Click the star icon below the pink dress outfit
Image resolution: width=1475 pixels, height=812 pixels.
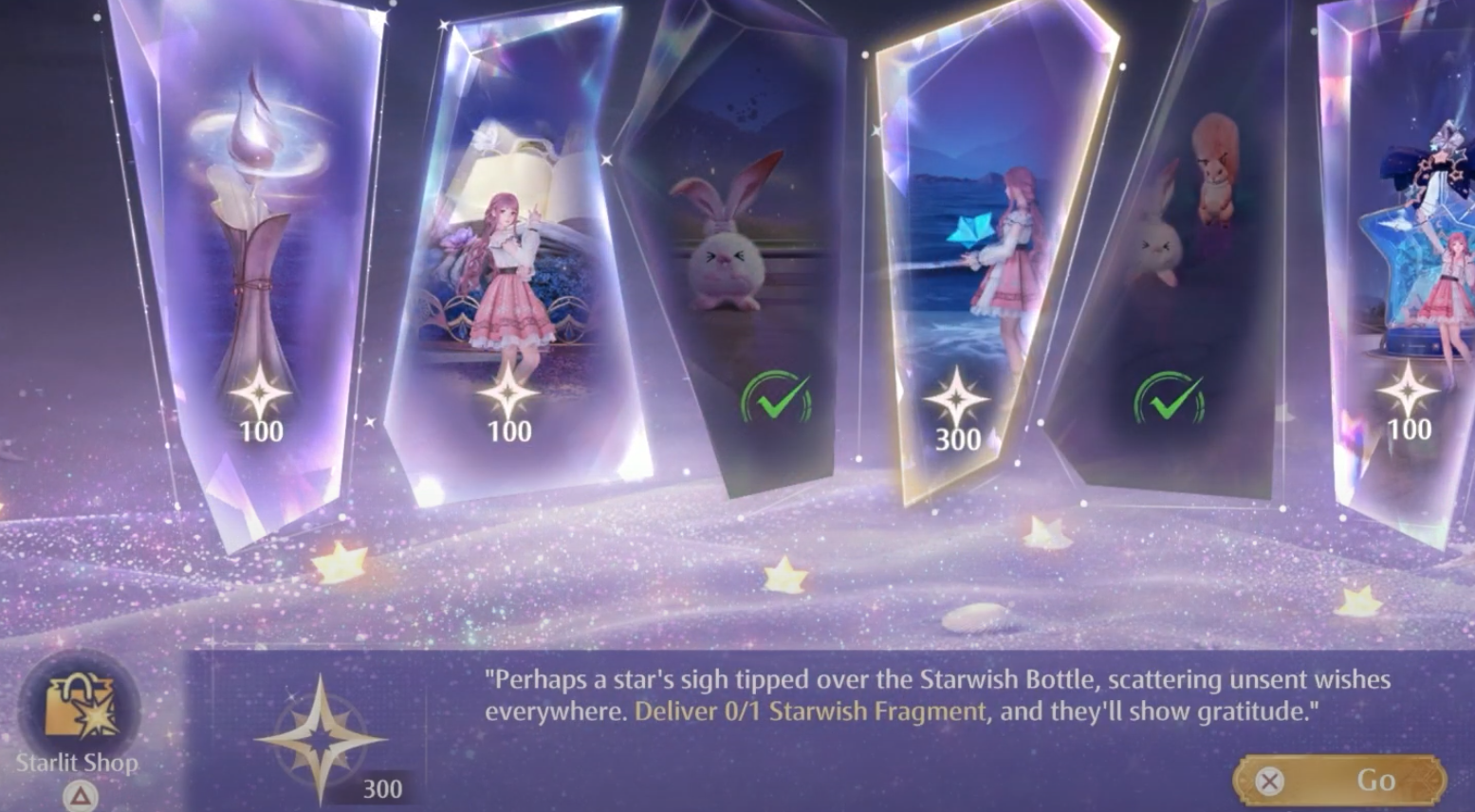pos(509,392)
